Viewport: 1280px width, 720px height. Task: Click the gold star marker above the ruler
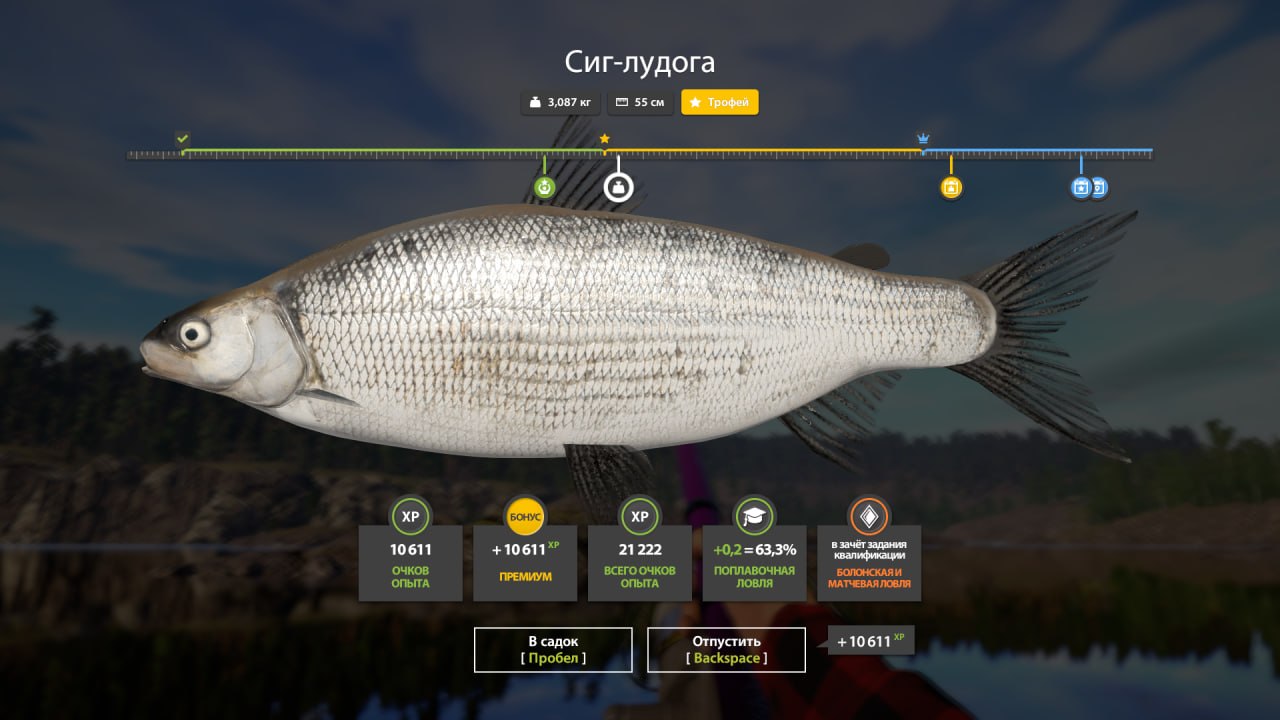pos(603,138)
